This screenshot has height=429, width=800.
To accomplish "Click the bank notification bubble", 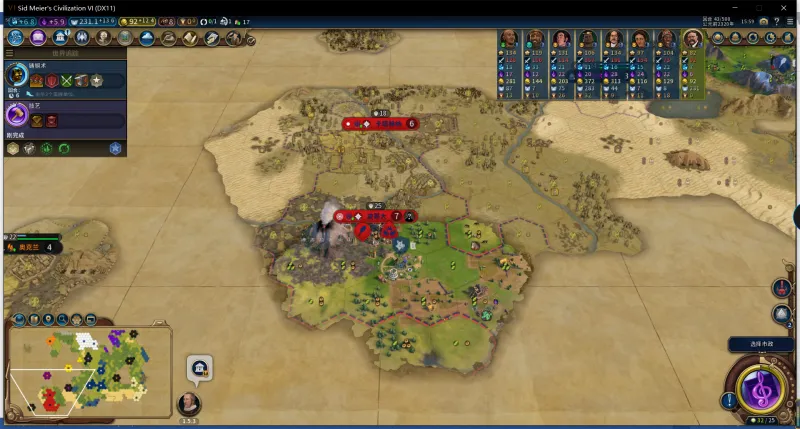I will 199,368.
